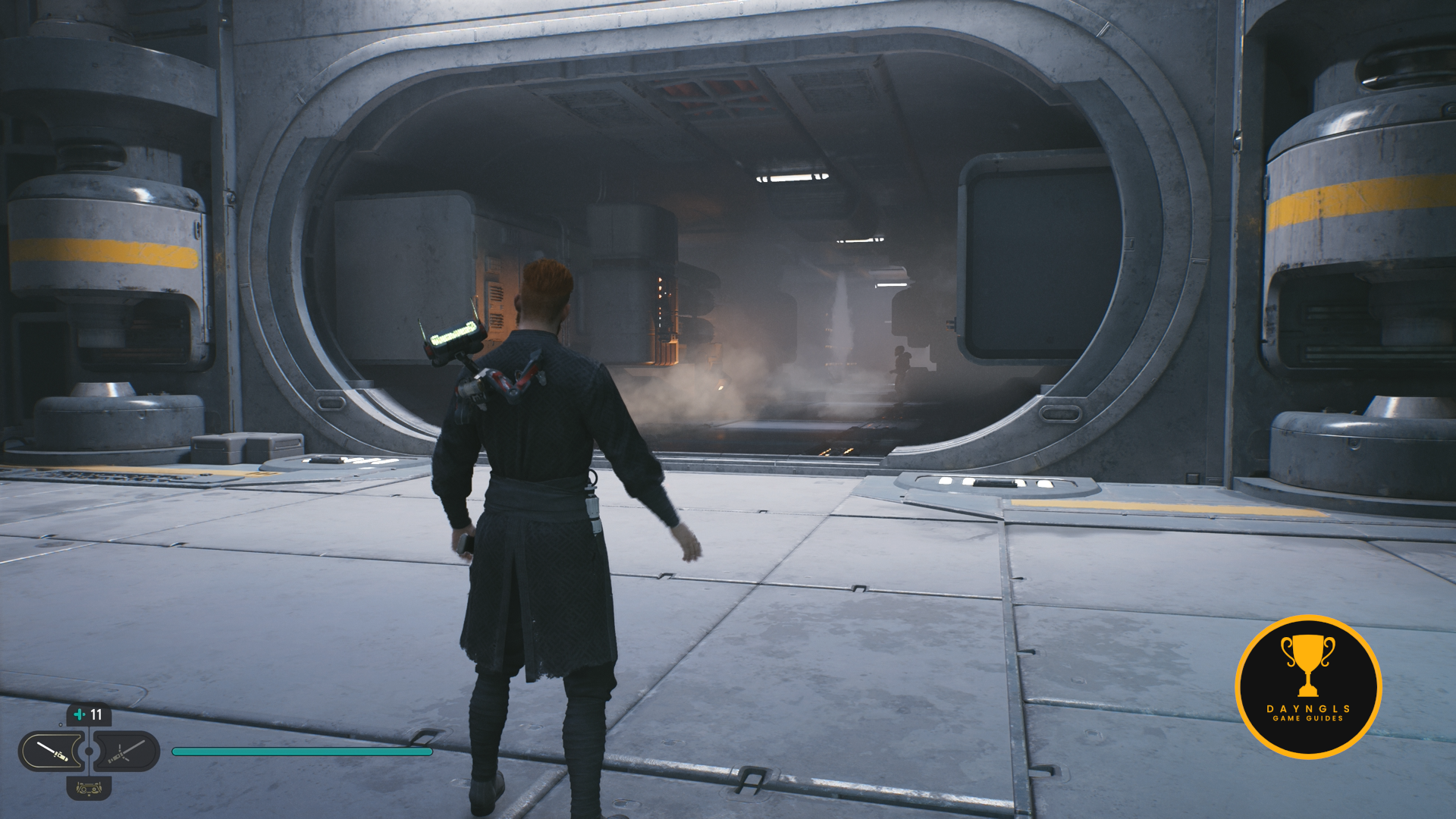Use the green stim canister icon

80,714
